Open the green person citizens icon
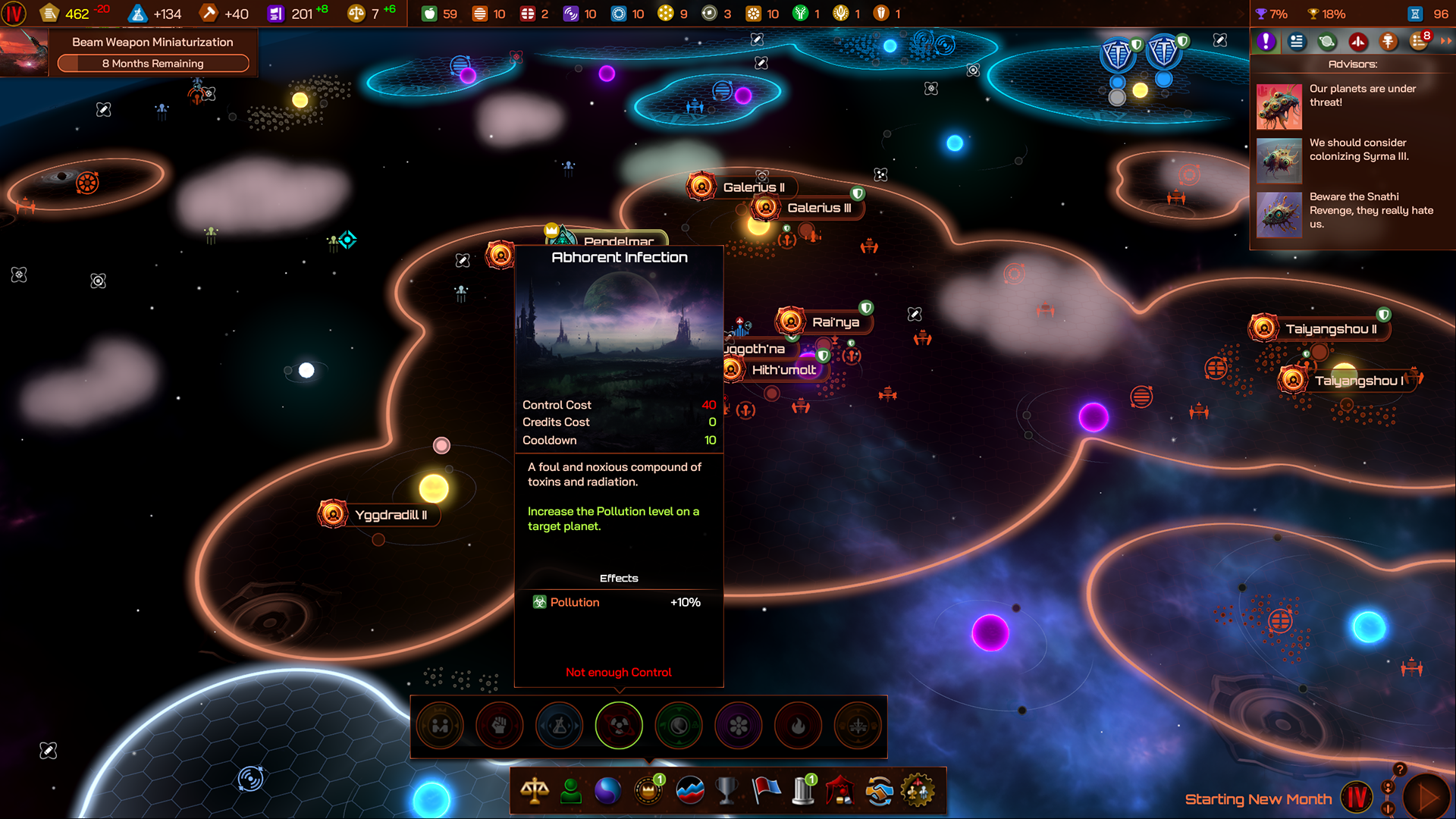The width and height of the screenshot is (1456, 819). pyautogui.click(x=571, y=791)
